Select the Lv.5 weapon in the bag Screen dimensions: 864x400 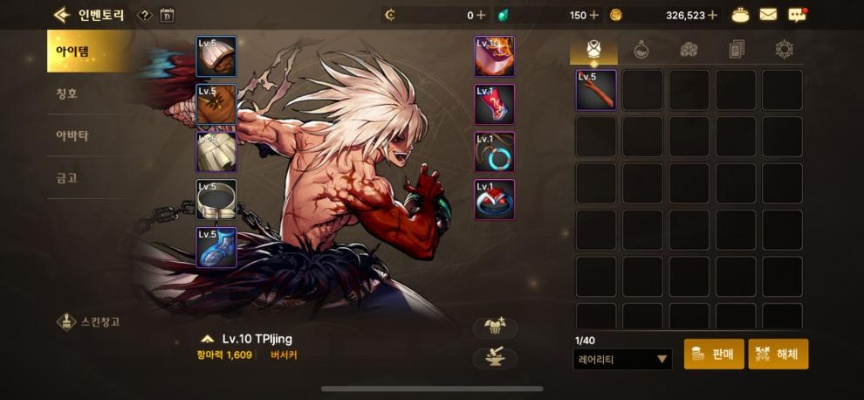[596, 90]
